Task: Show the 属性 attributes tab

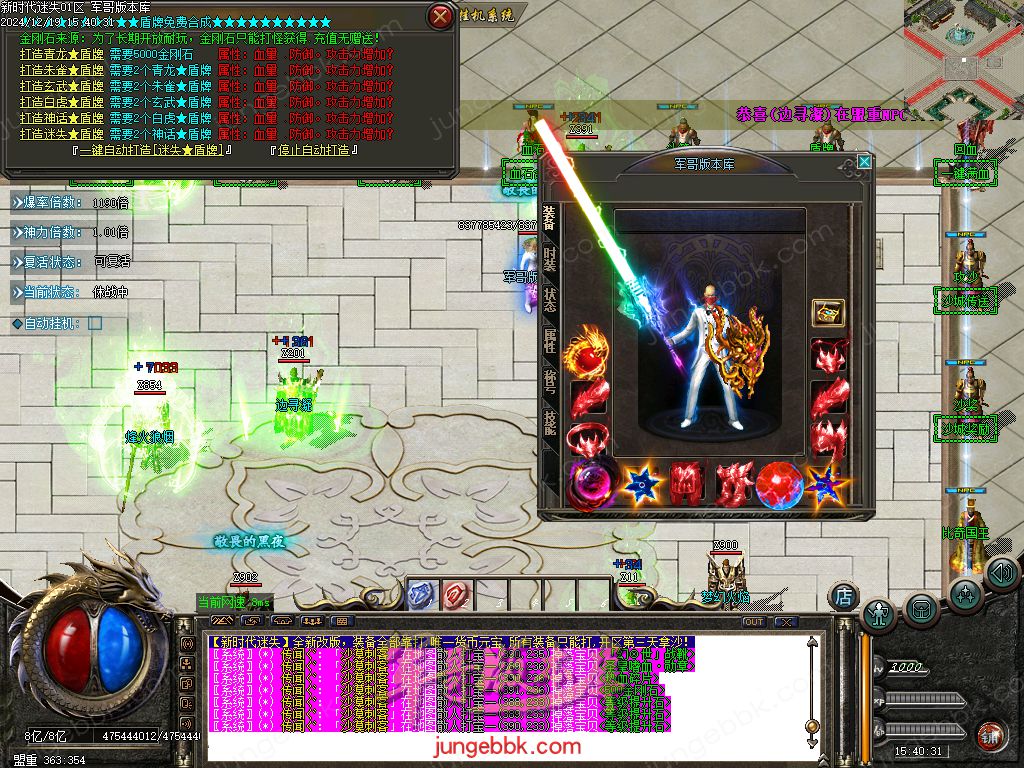Action: [x=550, y=340]
